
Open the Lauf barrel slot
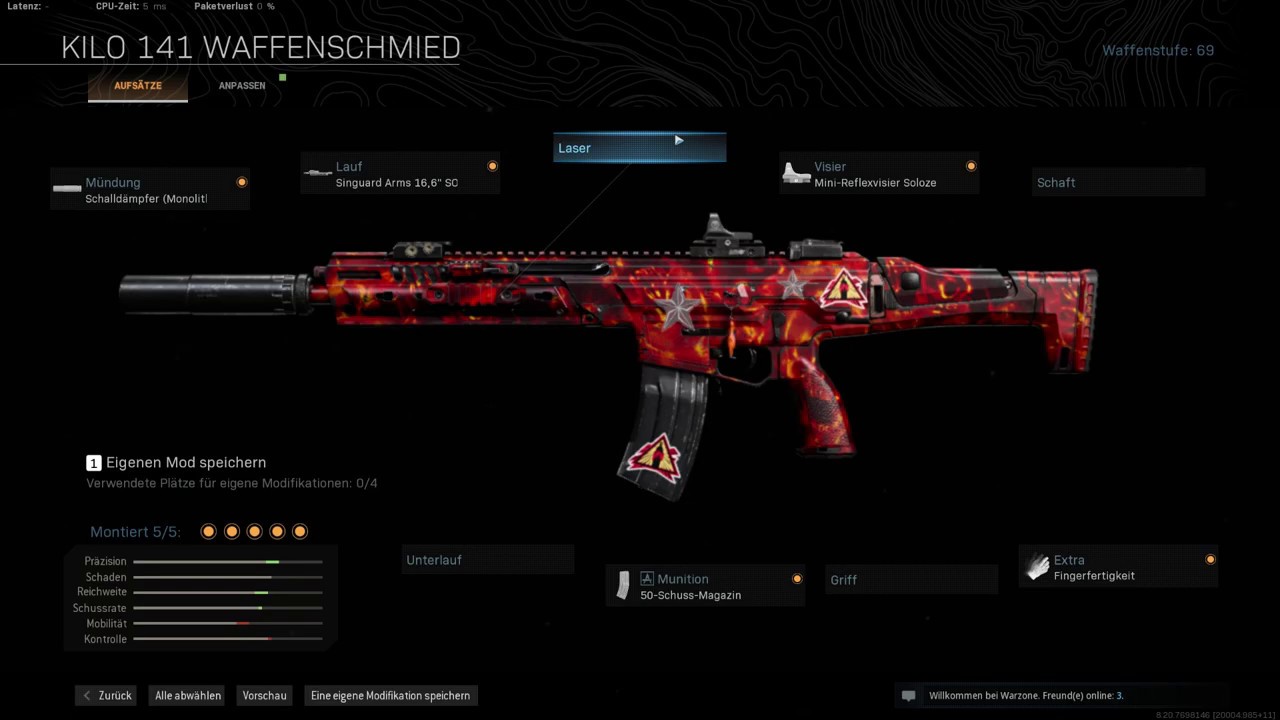click(x=400, y=174)
